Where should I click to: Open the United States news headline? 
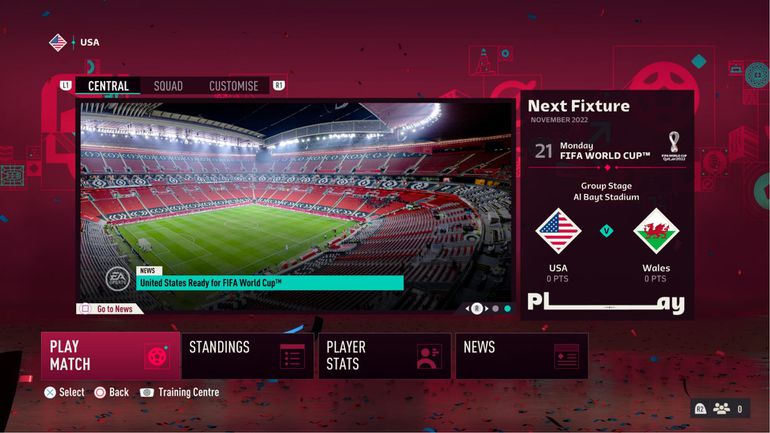click(x=270, y=283)
